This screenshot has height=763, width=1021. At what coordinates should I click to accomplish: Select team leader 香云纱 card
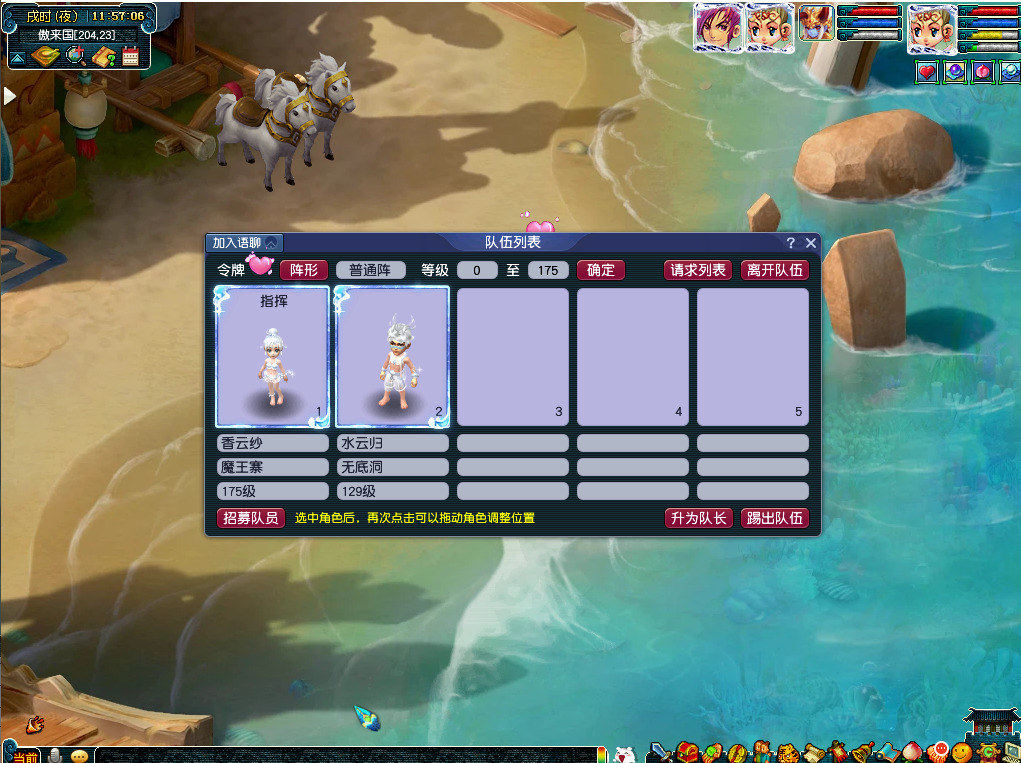click(272, 357)
